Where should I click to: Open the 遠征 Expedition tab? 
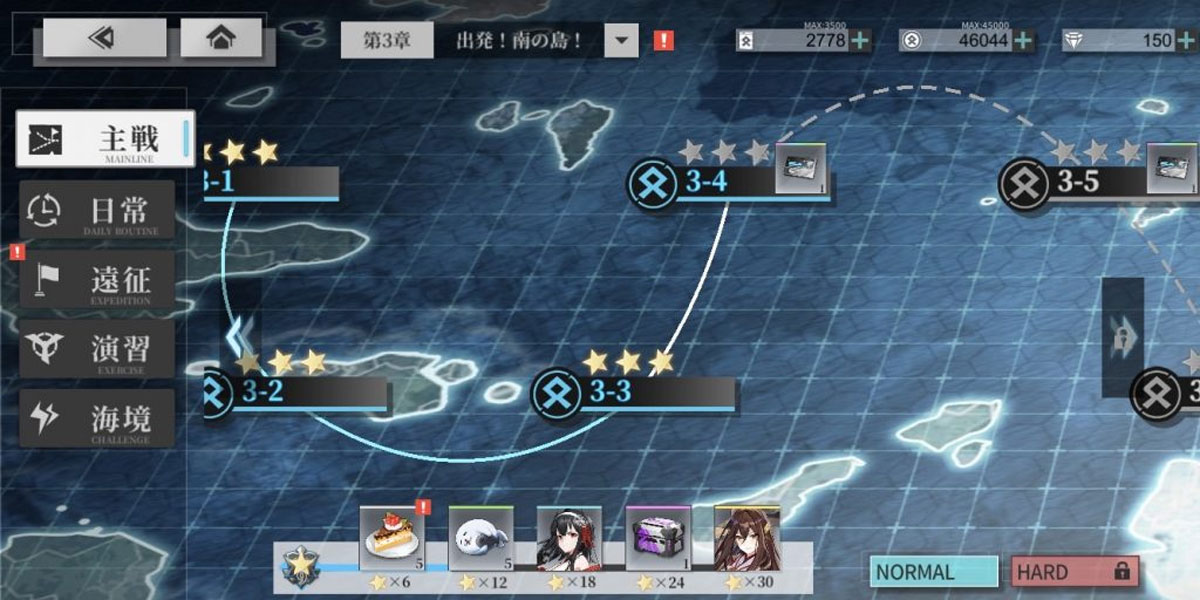tap(98, 279)
